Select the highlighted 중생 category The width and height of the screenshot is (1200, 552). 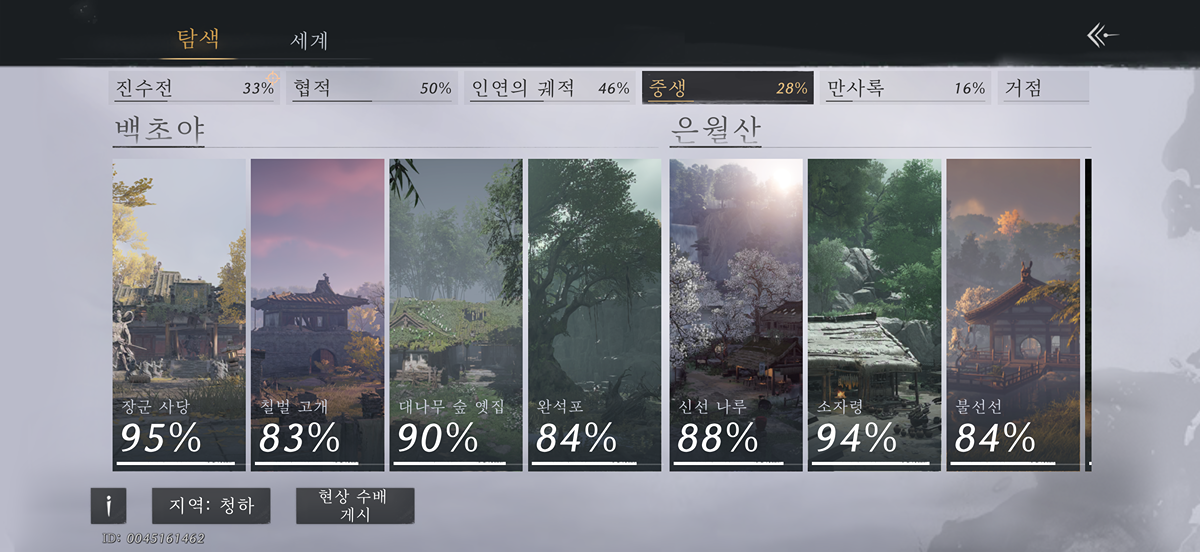[727, 88]
